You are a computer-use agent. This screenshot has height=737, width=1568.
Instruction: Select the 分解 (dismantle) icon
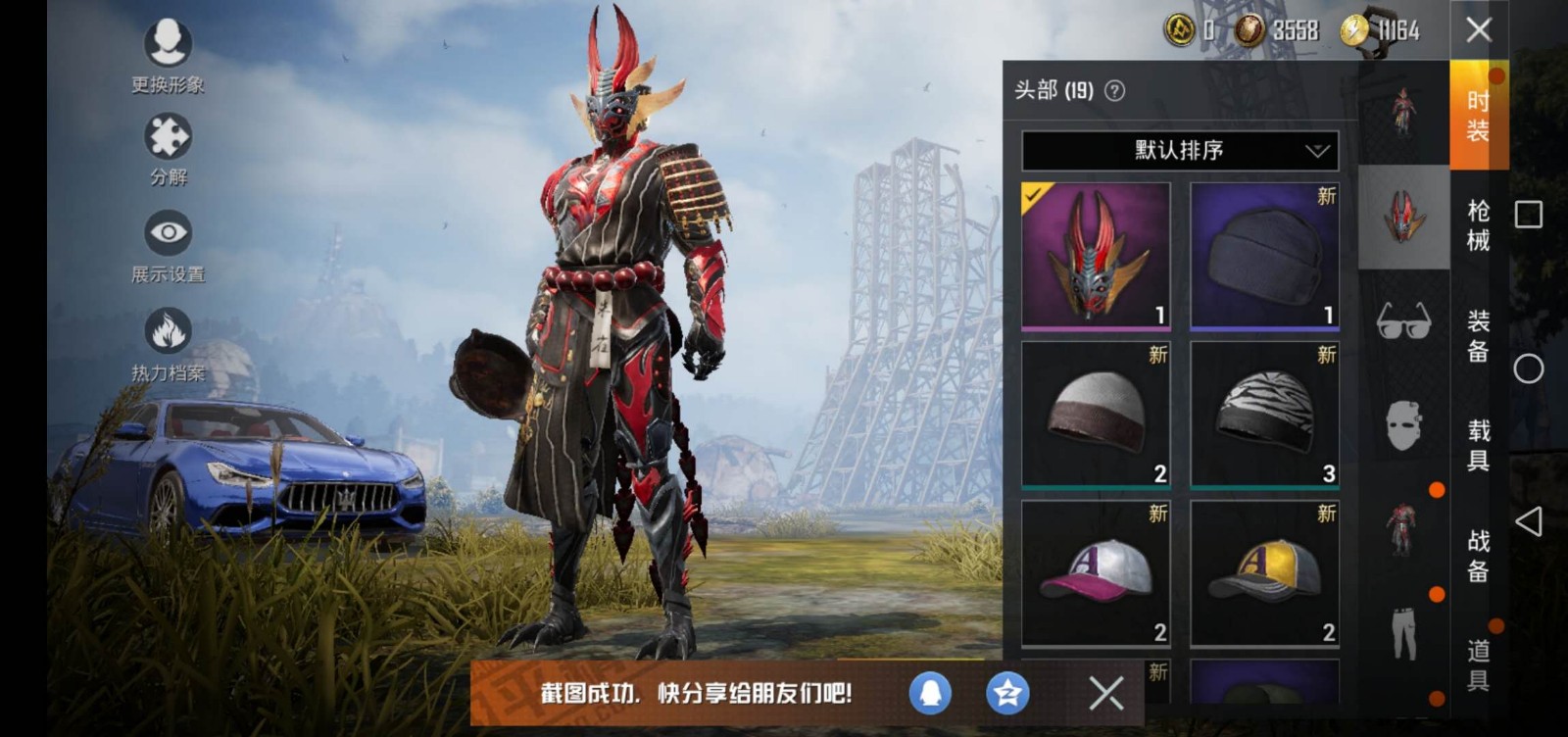click(x=167, y=142)
